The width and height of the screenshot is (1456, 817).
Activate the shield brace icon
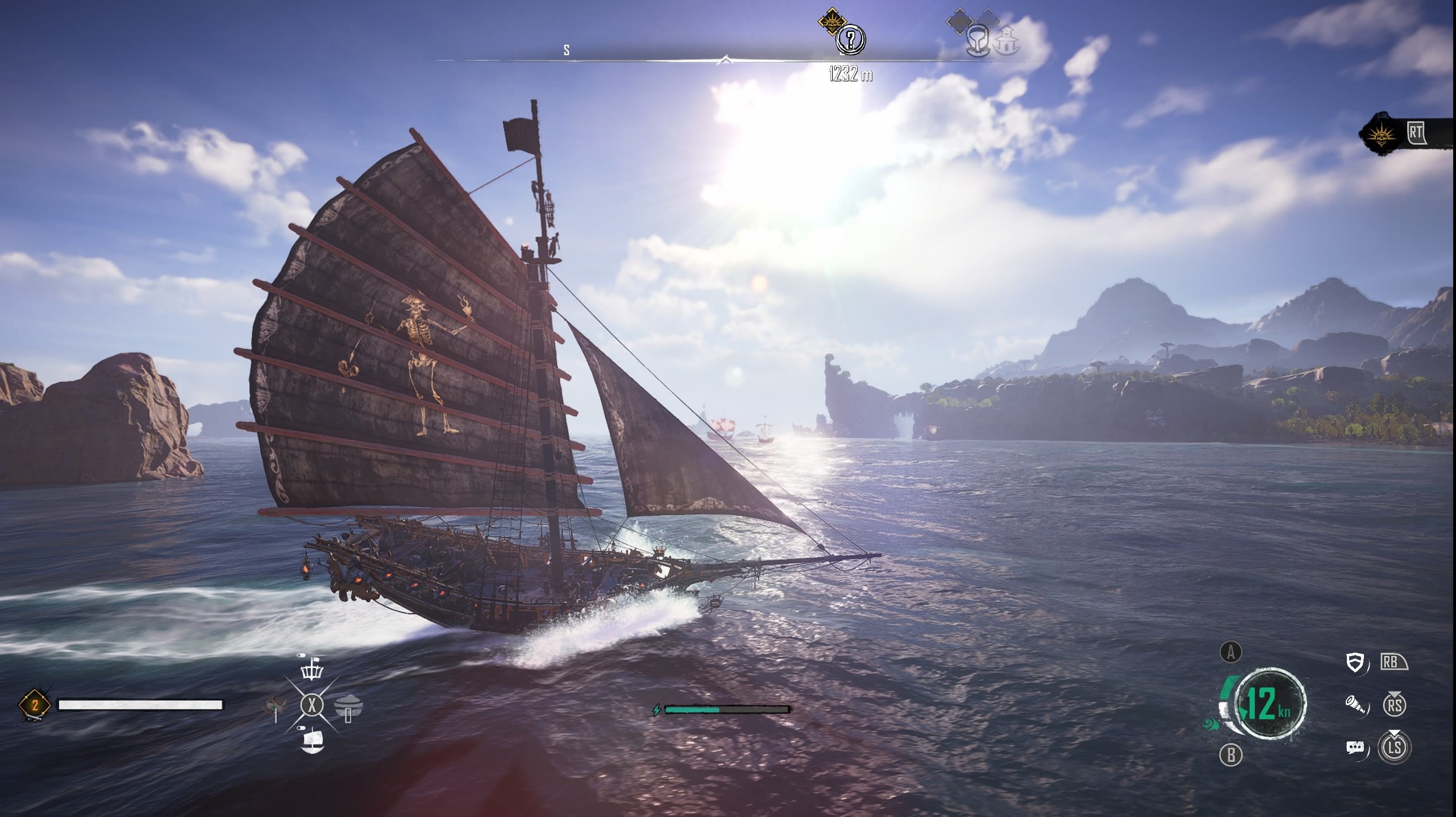coord(1356,662)
